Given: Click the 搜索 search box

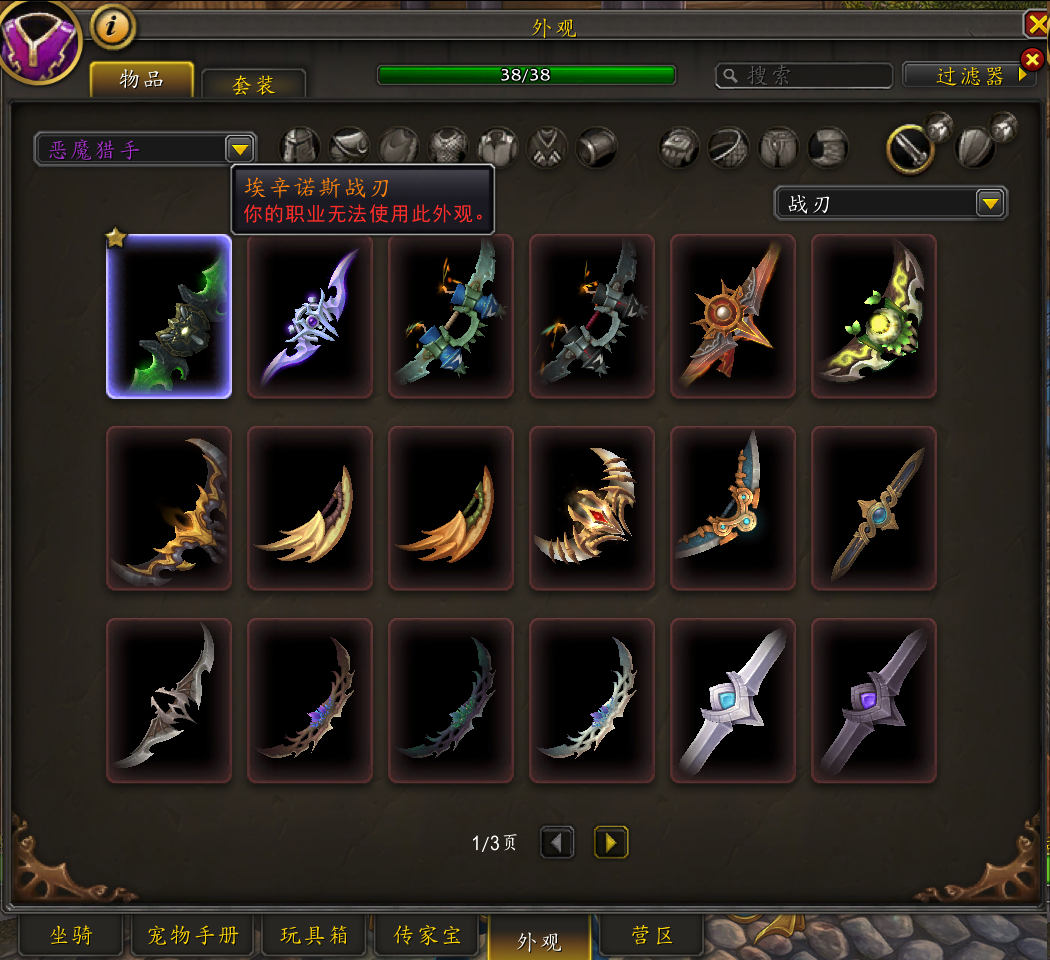Looking at the screenshot, I should (x=804, y=76).
